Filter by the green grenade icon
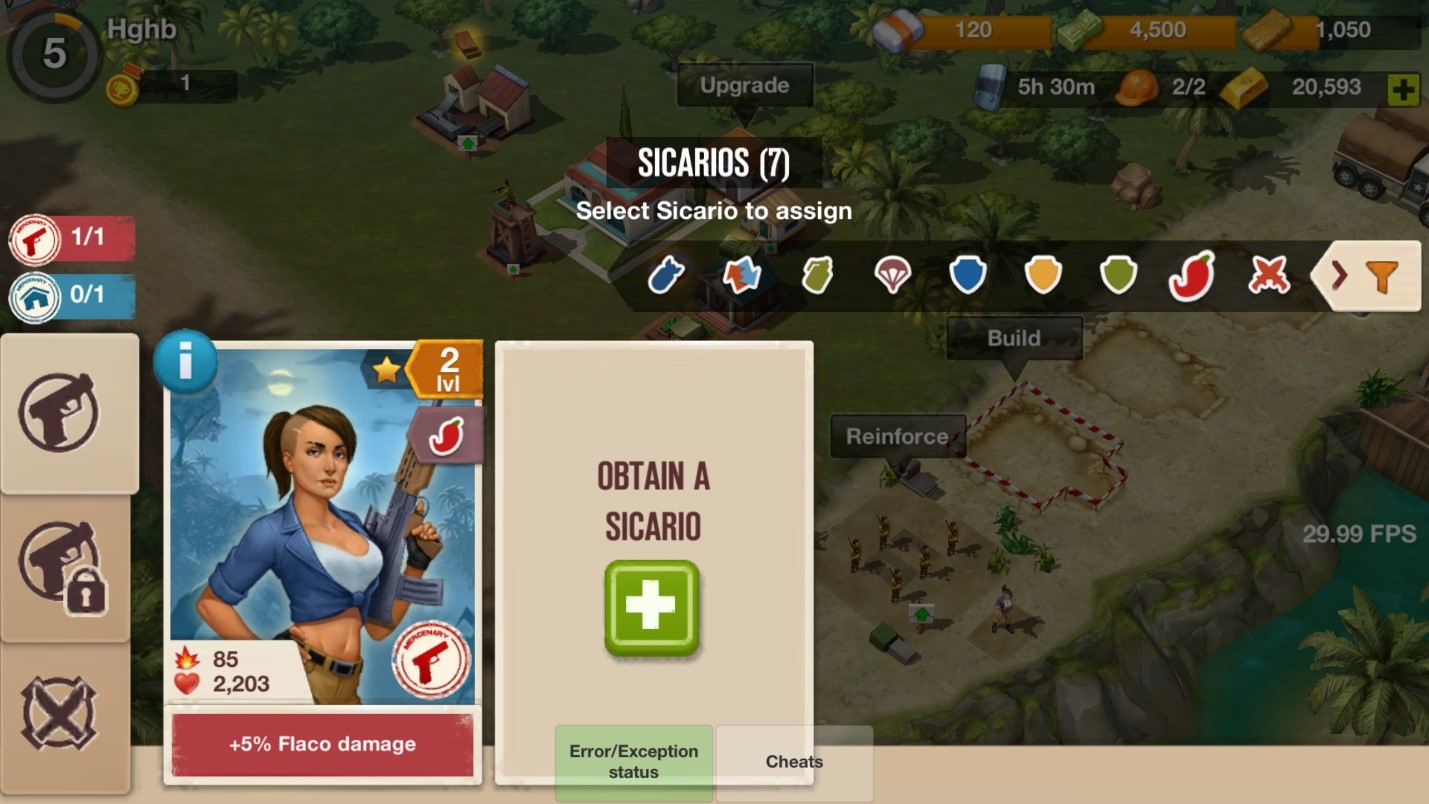This screenshot has height=804, width=1429. tap(817, 275)
